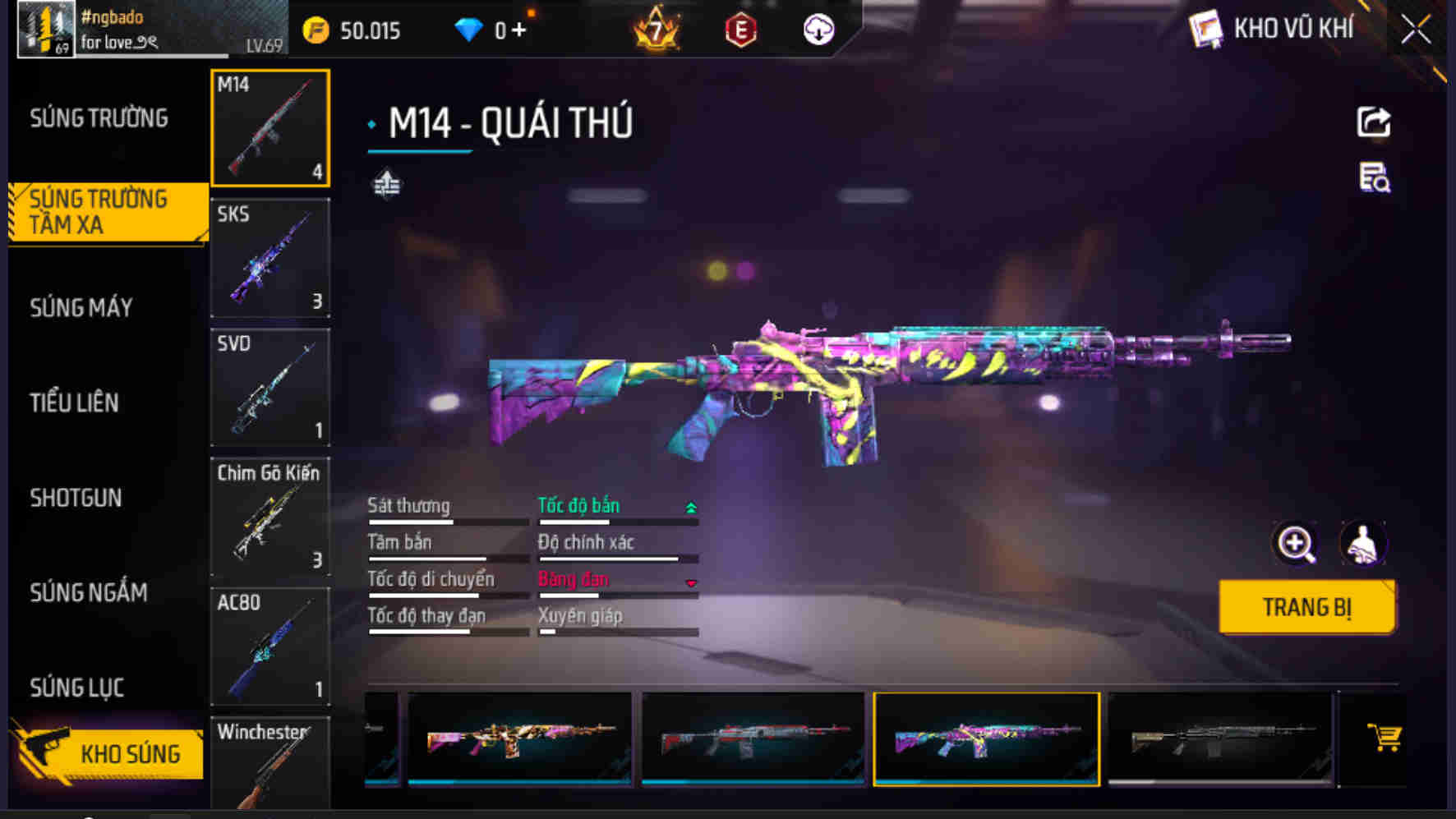Close the weapon armory screen

tap(1415, 30)
